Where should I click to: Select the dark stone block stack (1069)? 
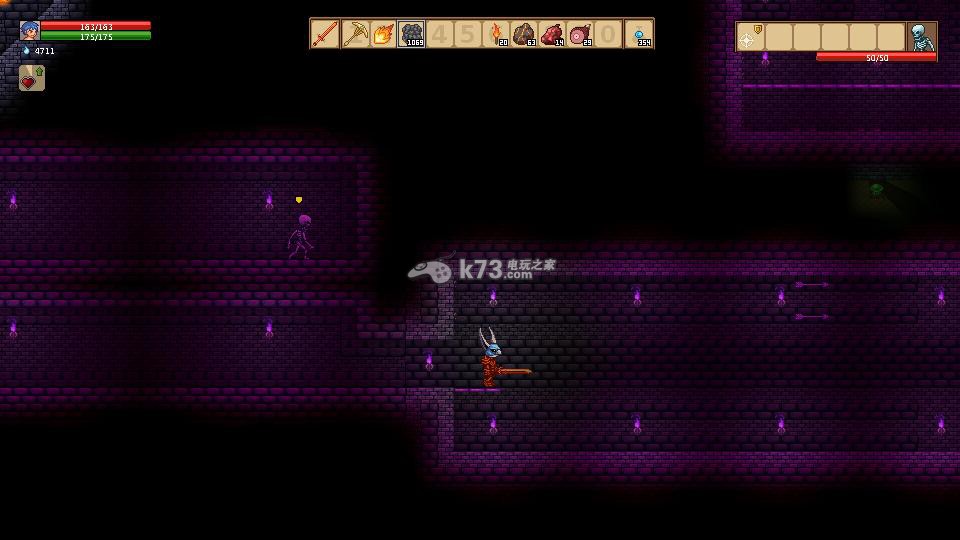coord(411,34)
